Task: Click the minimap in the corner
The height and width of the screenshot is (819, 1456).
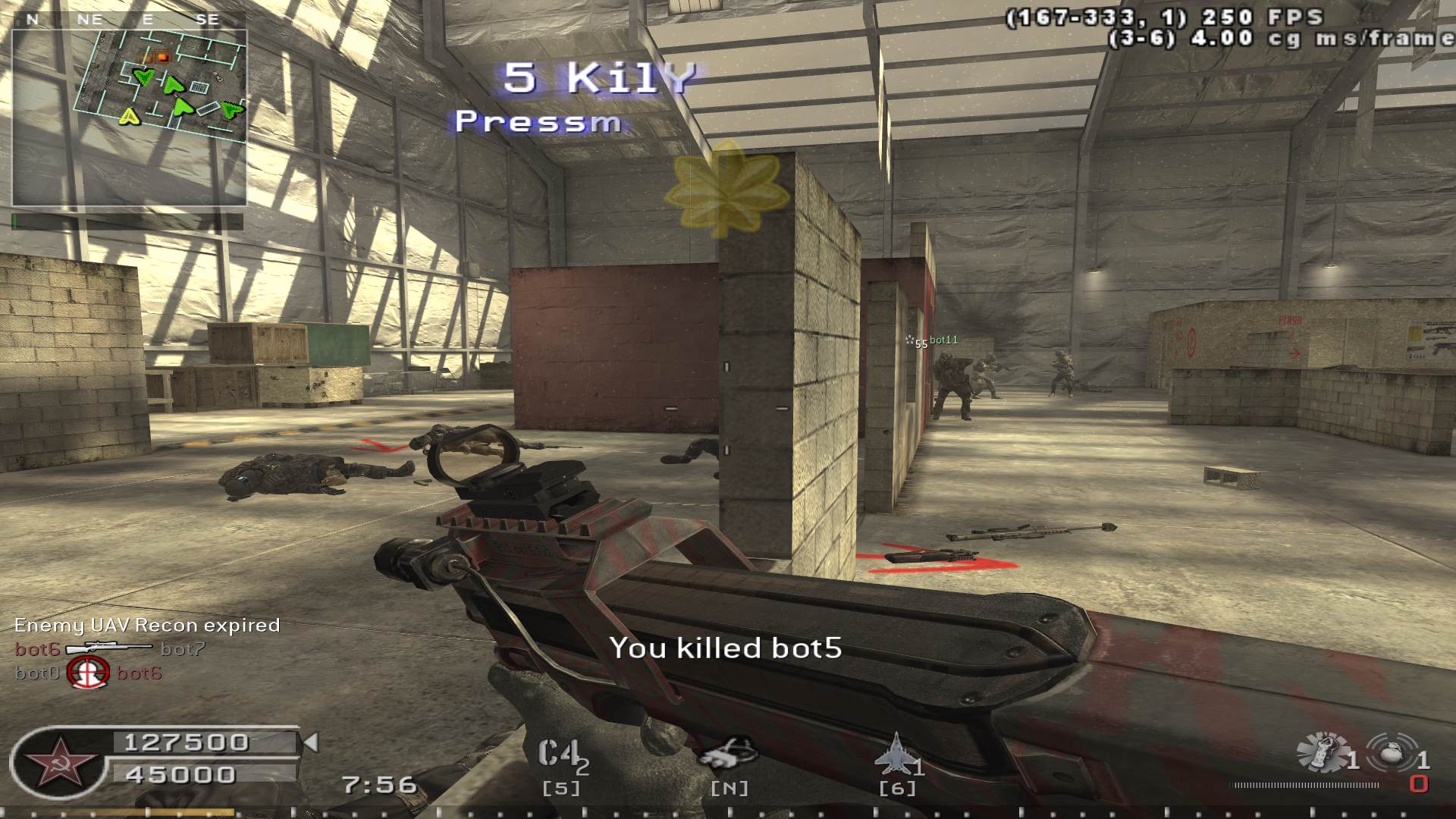Action: pos(129,118)
